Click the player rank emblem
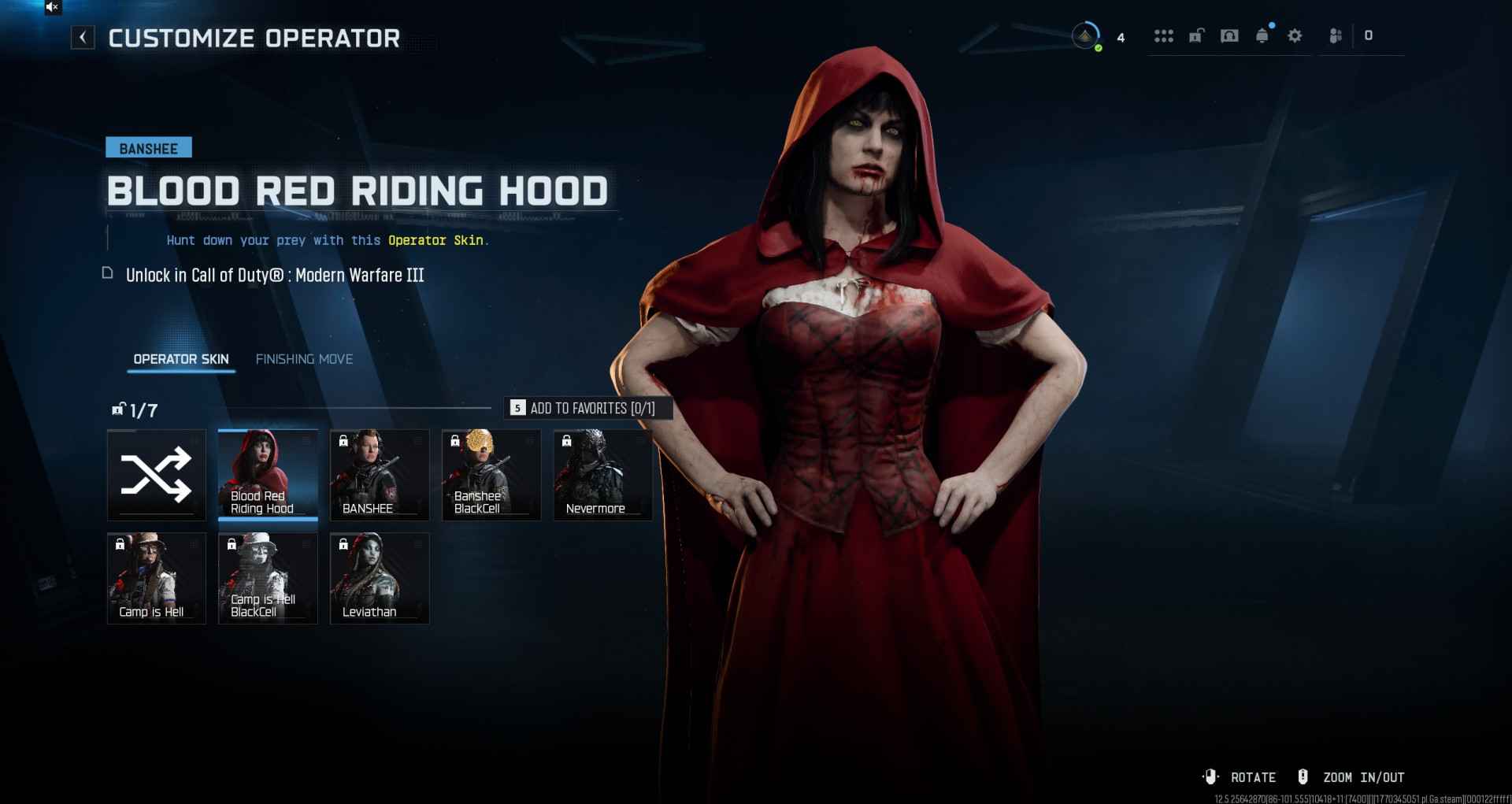This screenshot has width=1512, height=804. click(1086, 36)
